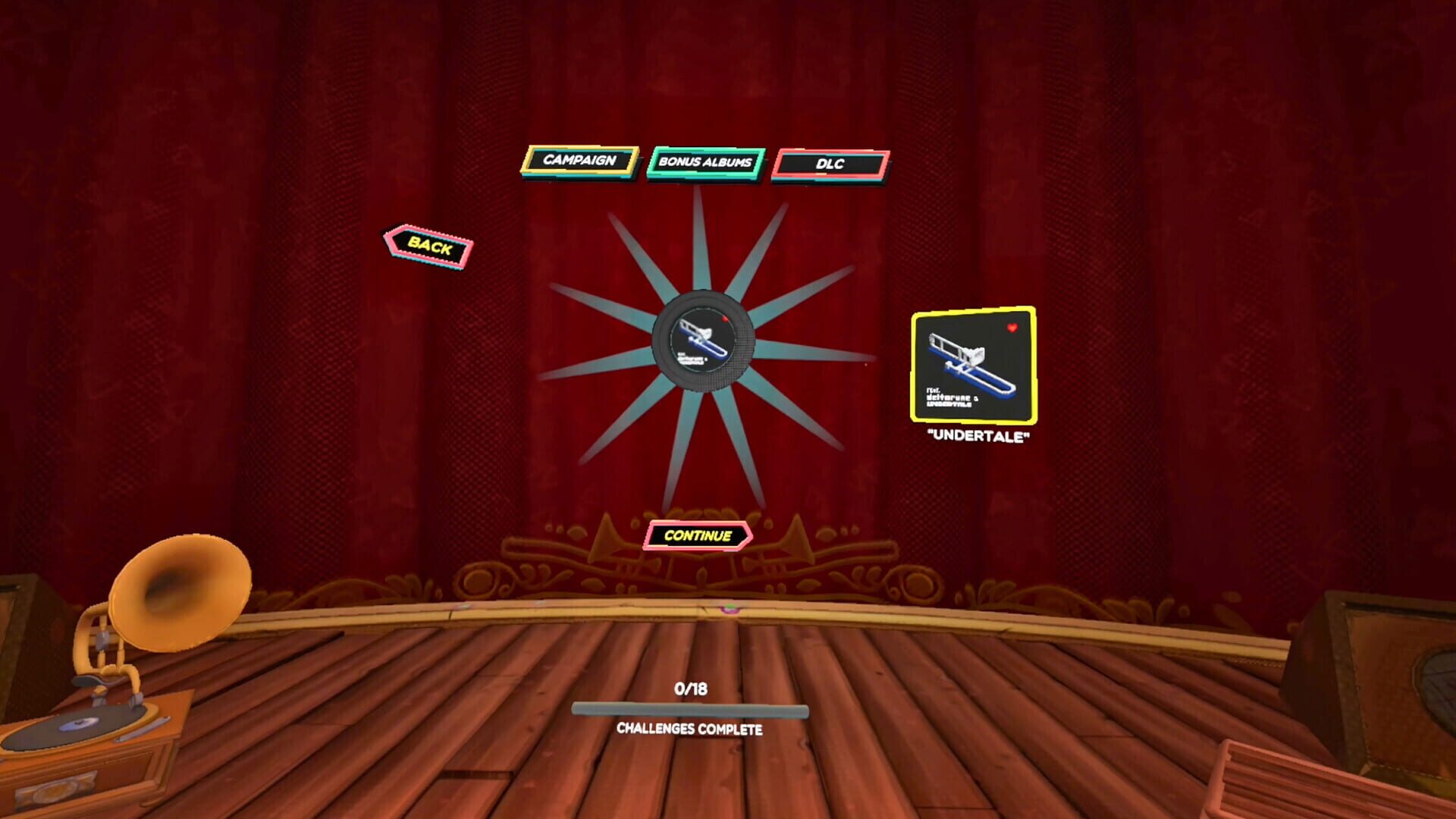Select the DLC tab
1456x819 pixels.
829,162
